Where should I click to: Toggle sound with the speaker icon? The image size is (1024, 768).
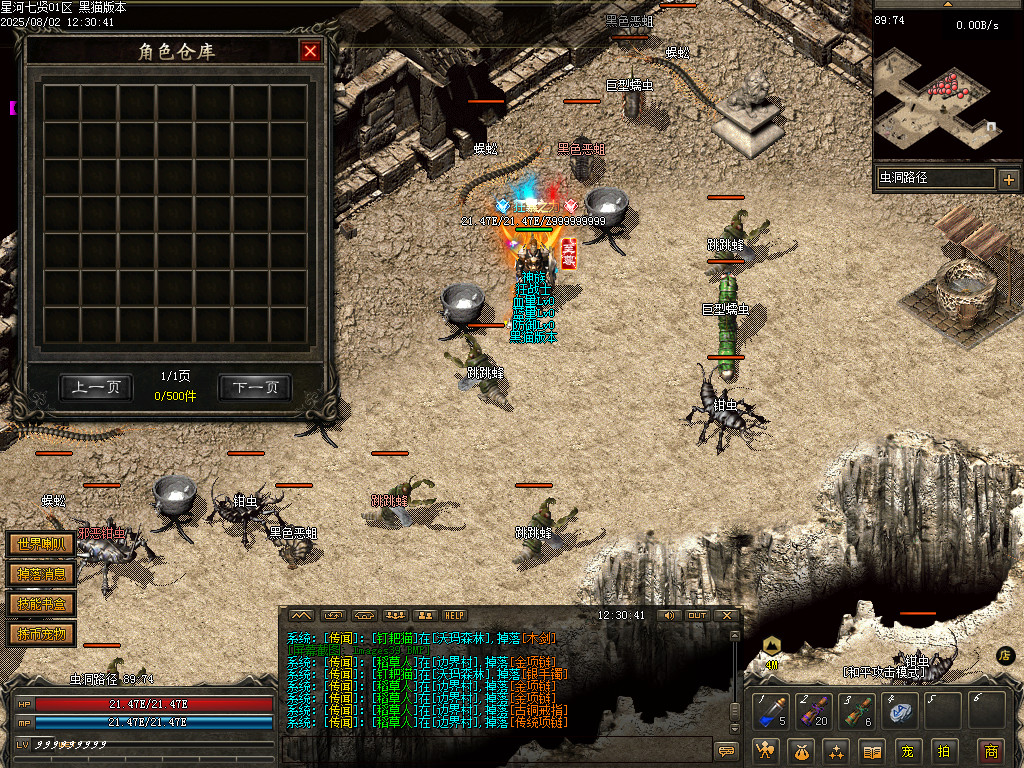[x=668, y=615]
